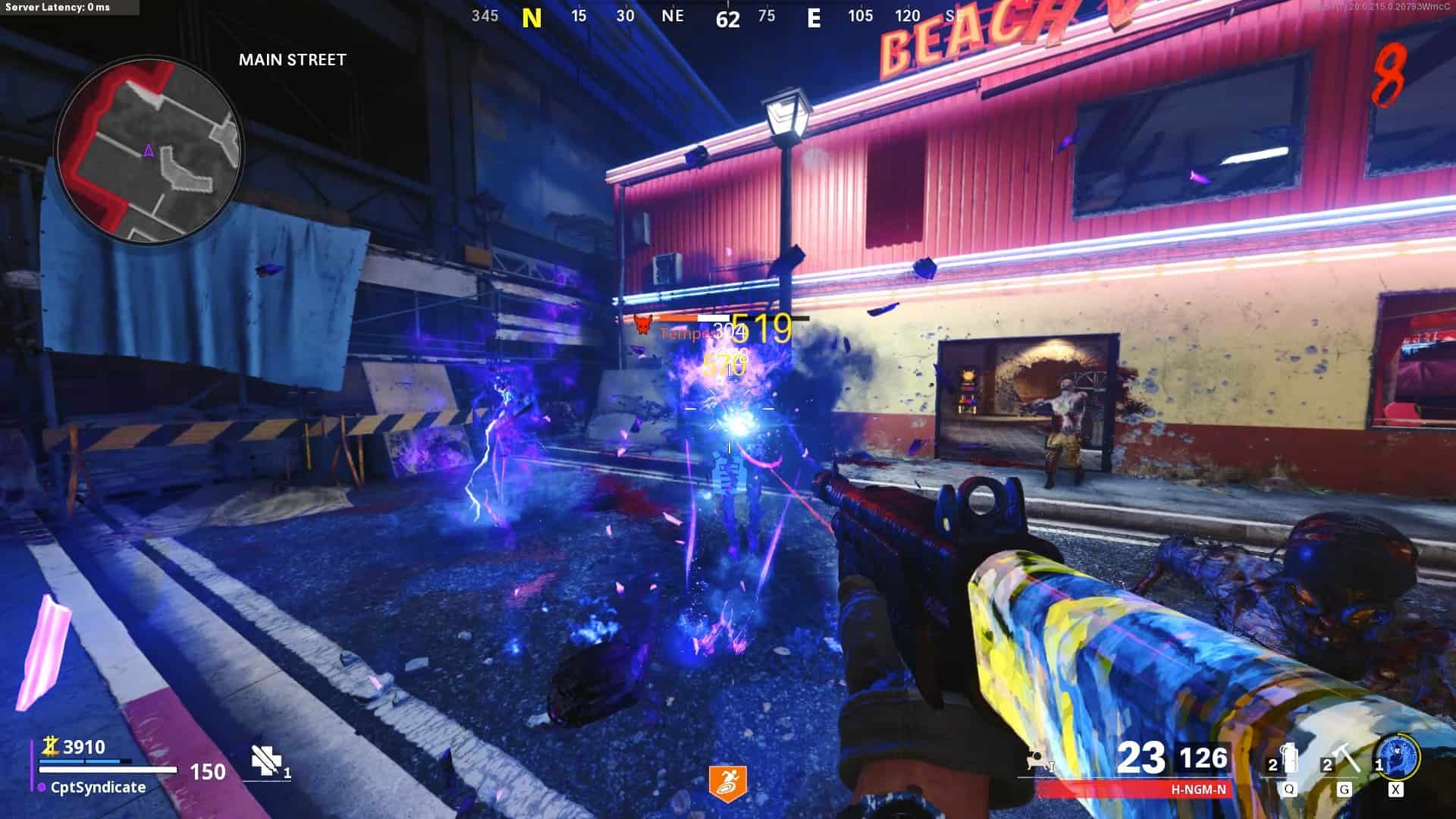
Task: Activate the blue field upgrade icon
Action: click(1398, 756)
